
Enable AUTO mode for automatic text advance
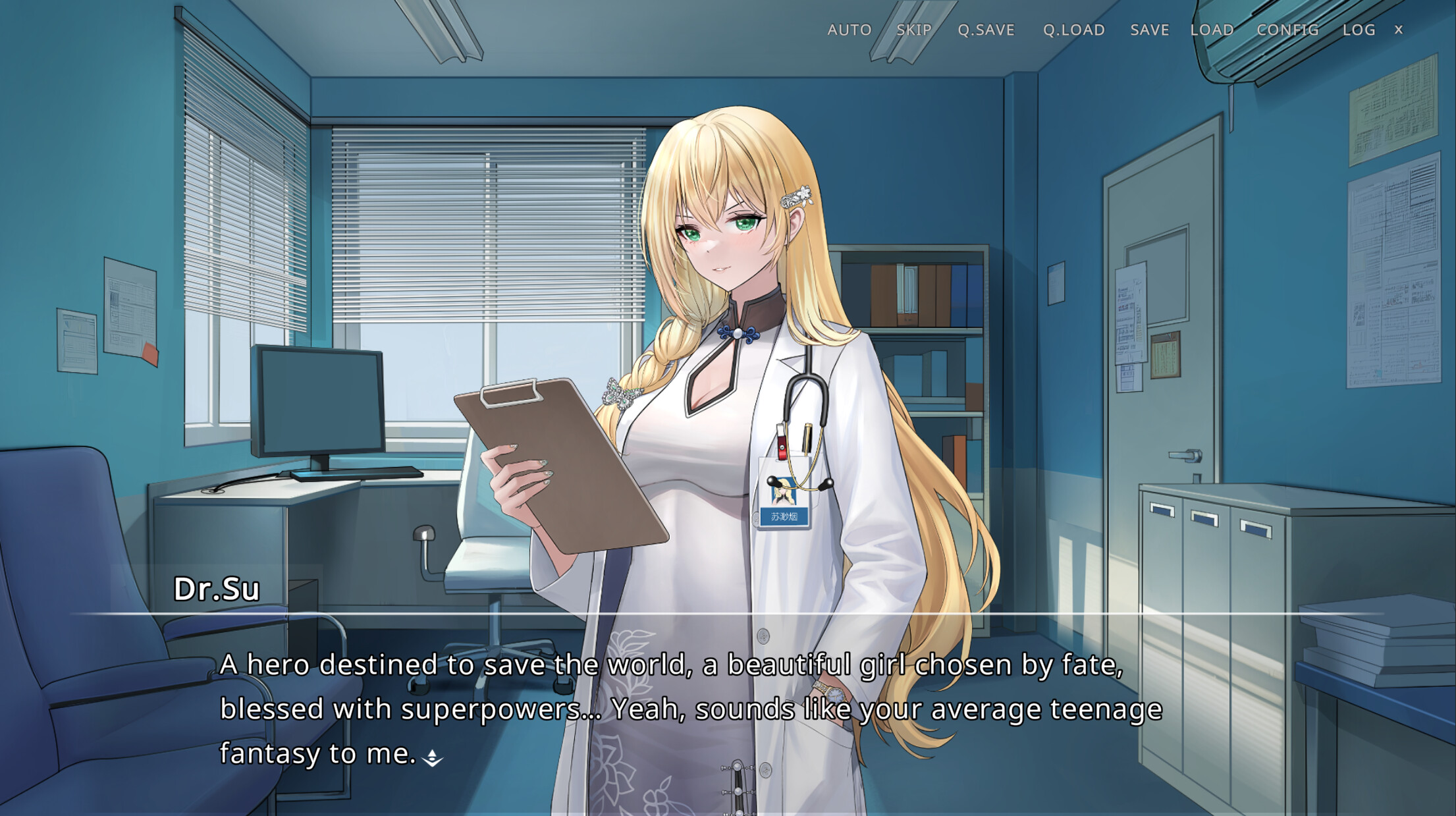click(849, 30)
